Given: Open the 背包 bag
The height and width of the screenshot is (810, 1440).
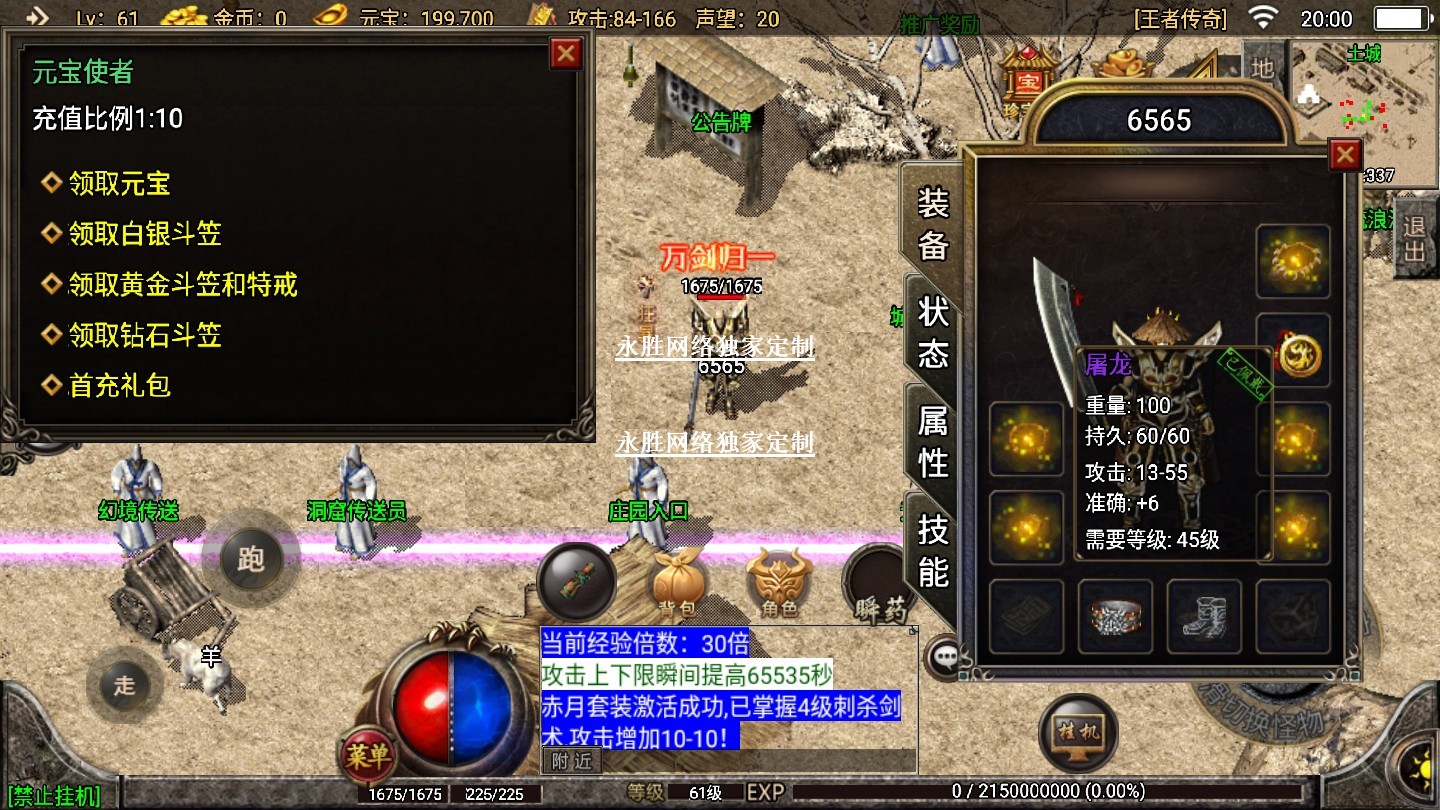Looking at the screenshot, I should tap(680, 580).
